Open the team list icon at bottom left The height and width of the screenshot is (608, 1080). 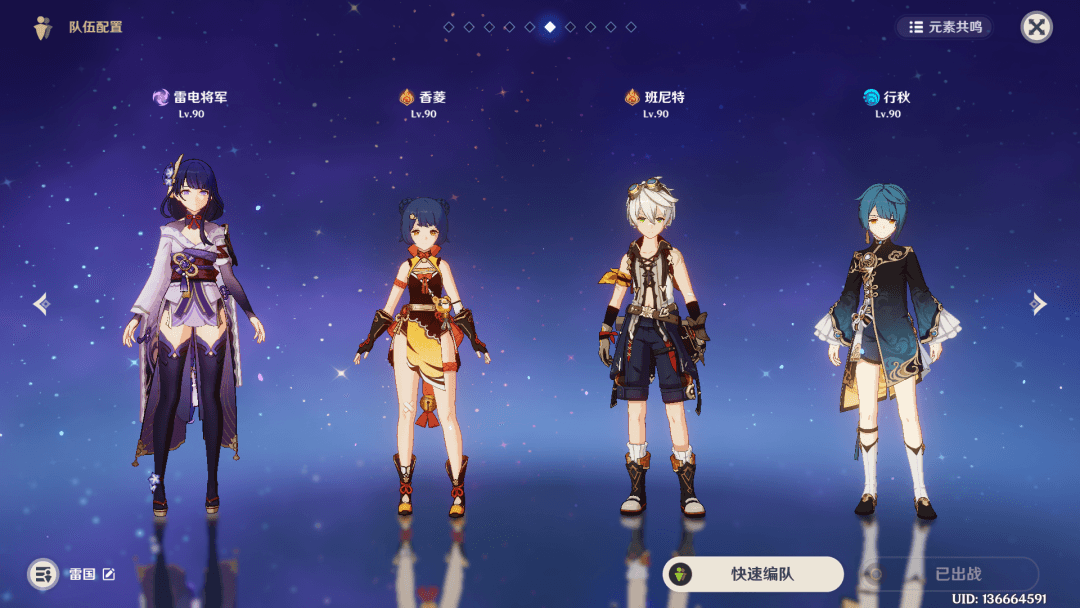click(43, 574)
